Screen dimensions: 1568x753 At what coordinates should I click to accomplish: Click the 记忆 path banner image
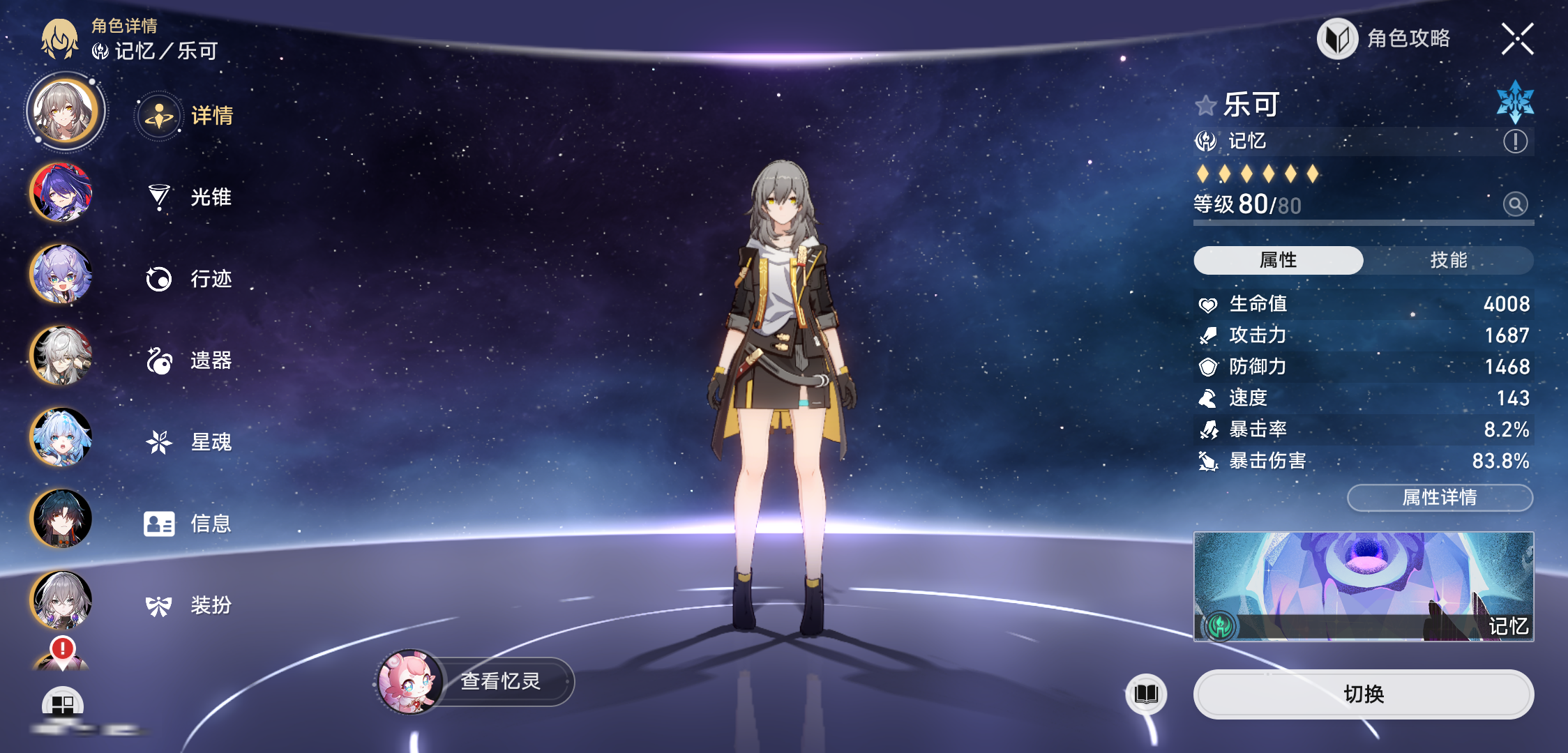(1363, 586)
